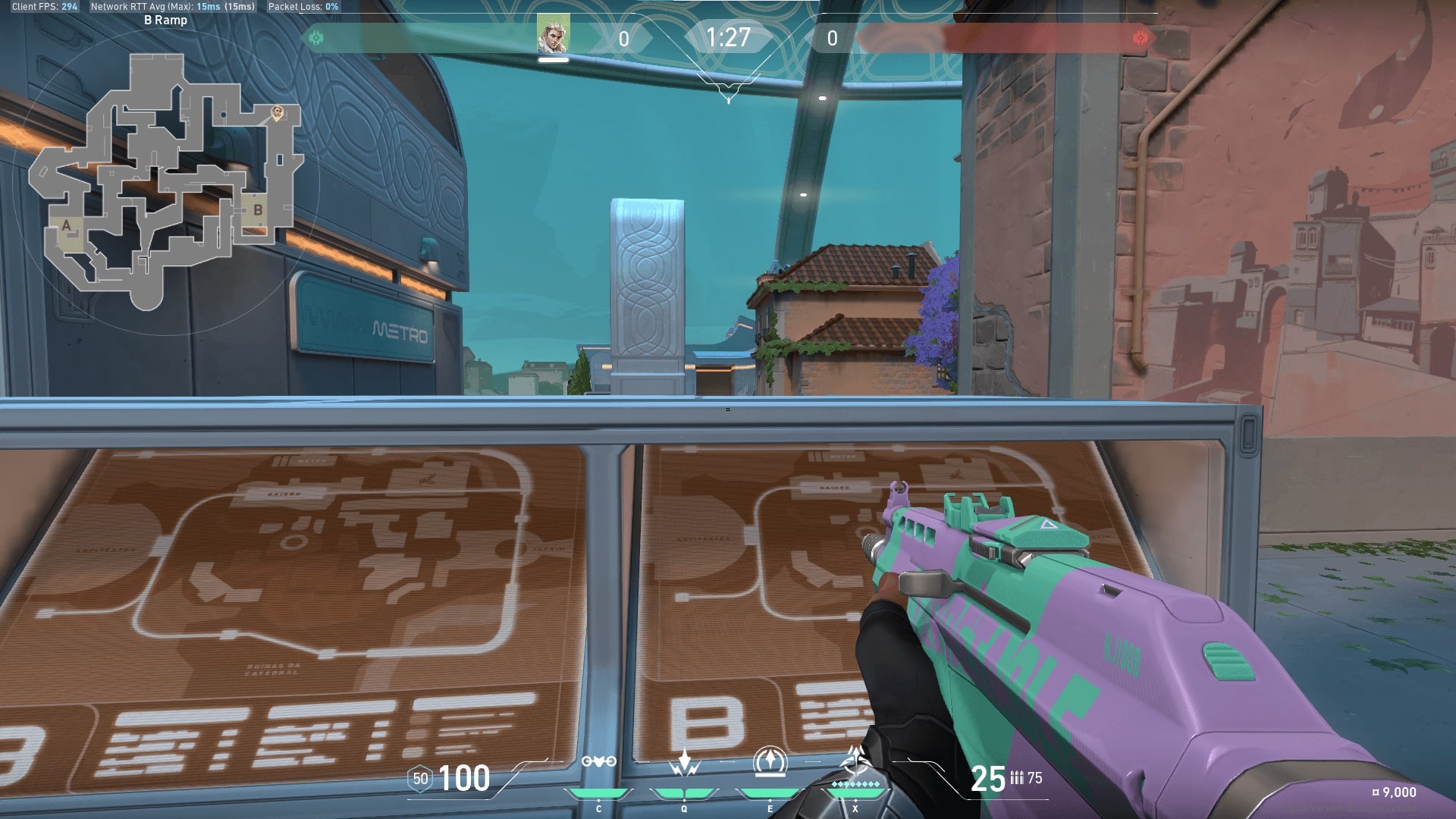This screenshot has height=819, width=1456.
Task: Select the agent portrait in the top bar
Action: [x=553, y=36]
